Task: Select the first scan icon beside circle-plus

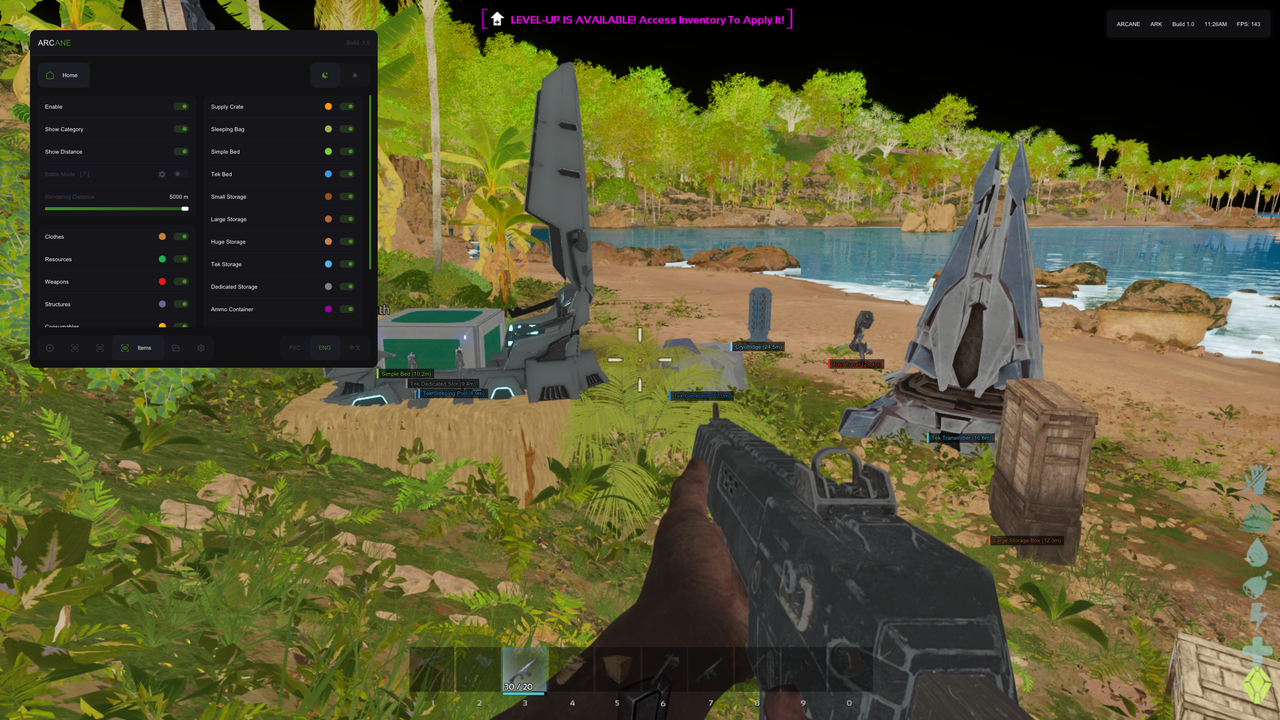Action: 74,348
